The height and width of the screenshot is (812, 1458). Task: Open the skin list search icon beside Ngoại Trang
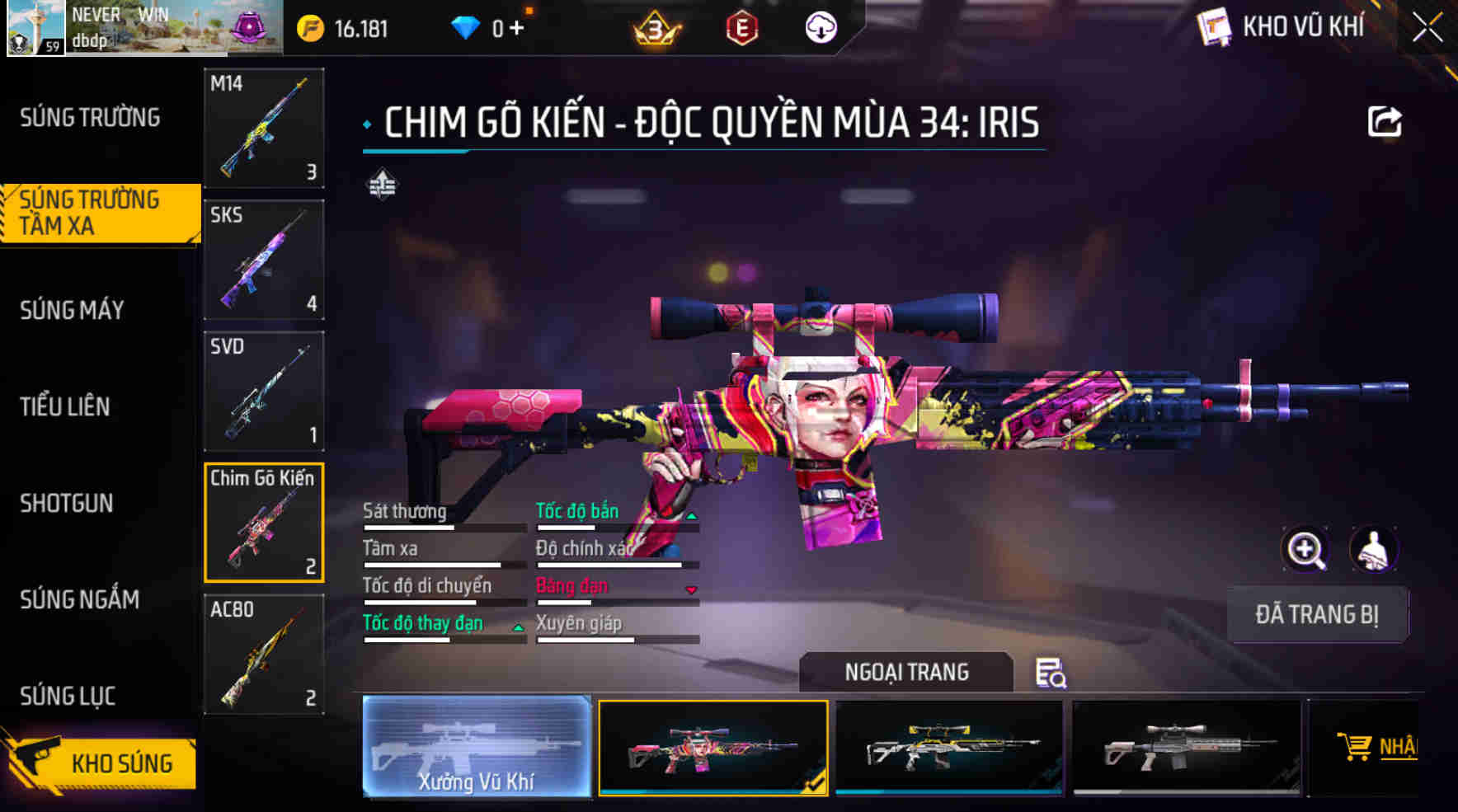(1053, 674)
